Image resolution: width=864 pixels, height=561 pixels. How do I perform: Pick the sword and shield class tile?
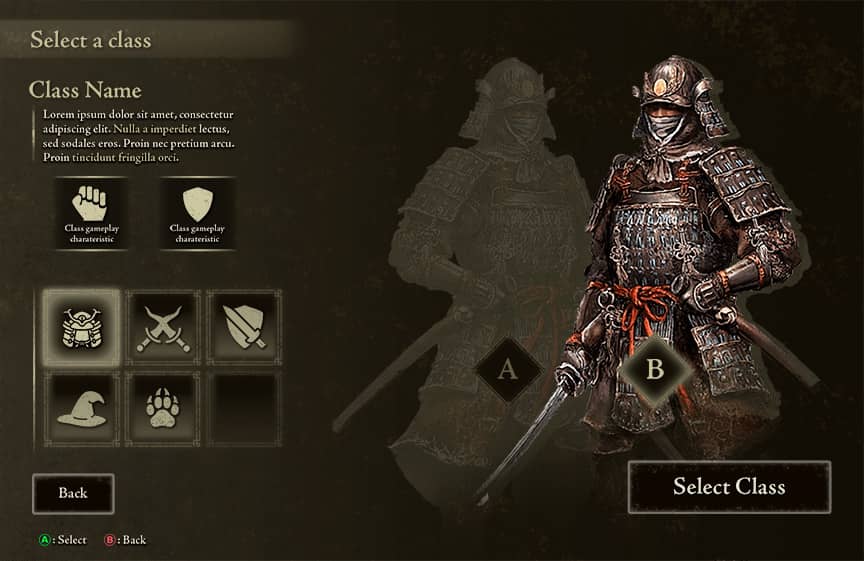243,328
